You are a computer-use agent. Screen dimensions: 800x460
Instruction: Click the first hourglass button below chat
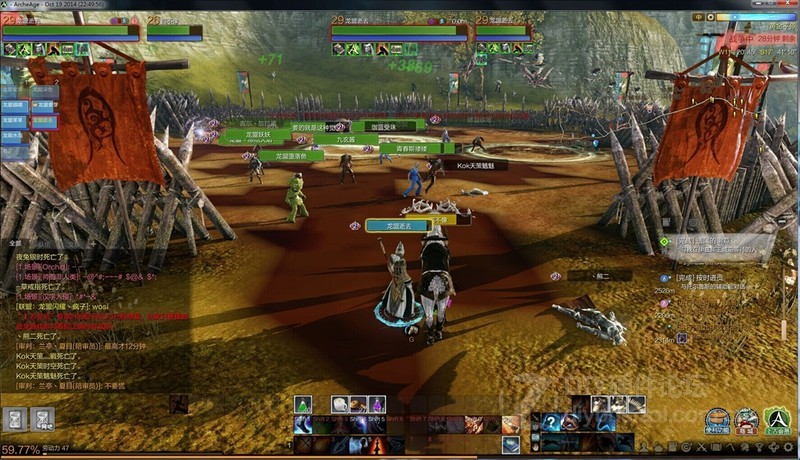point(15,419)
